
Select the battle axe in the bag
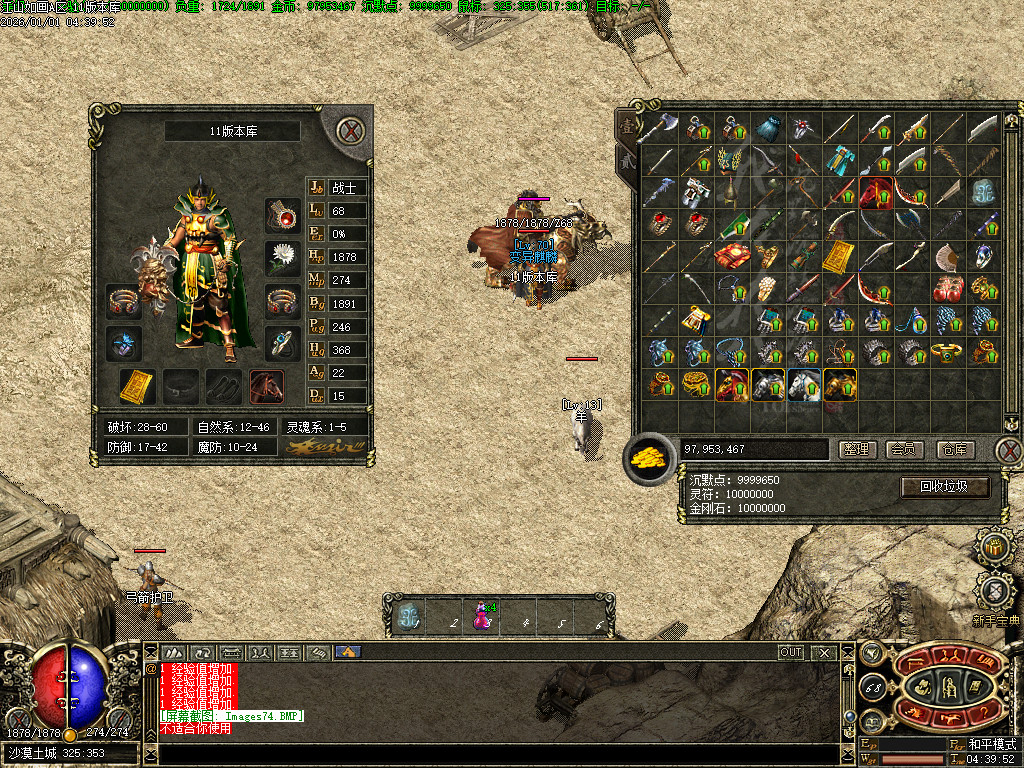pyautogui.click(x=659, y=128)
